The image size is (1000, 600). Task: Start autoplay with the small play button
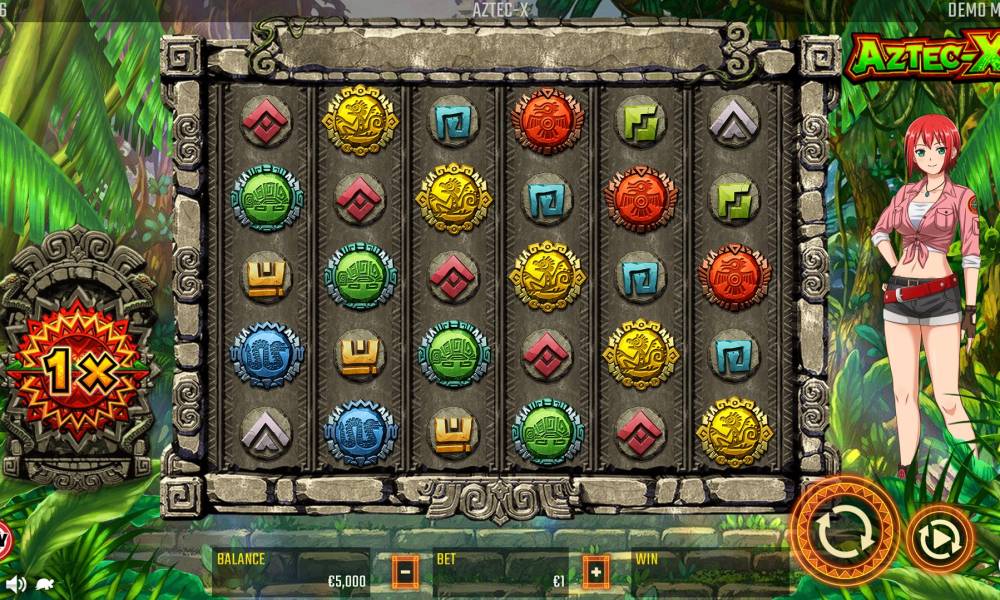pos(940,539)
